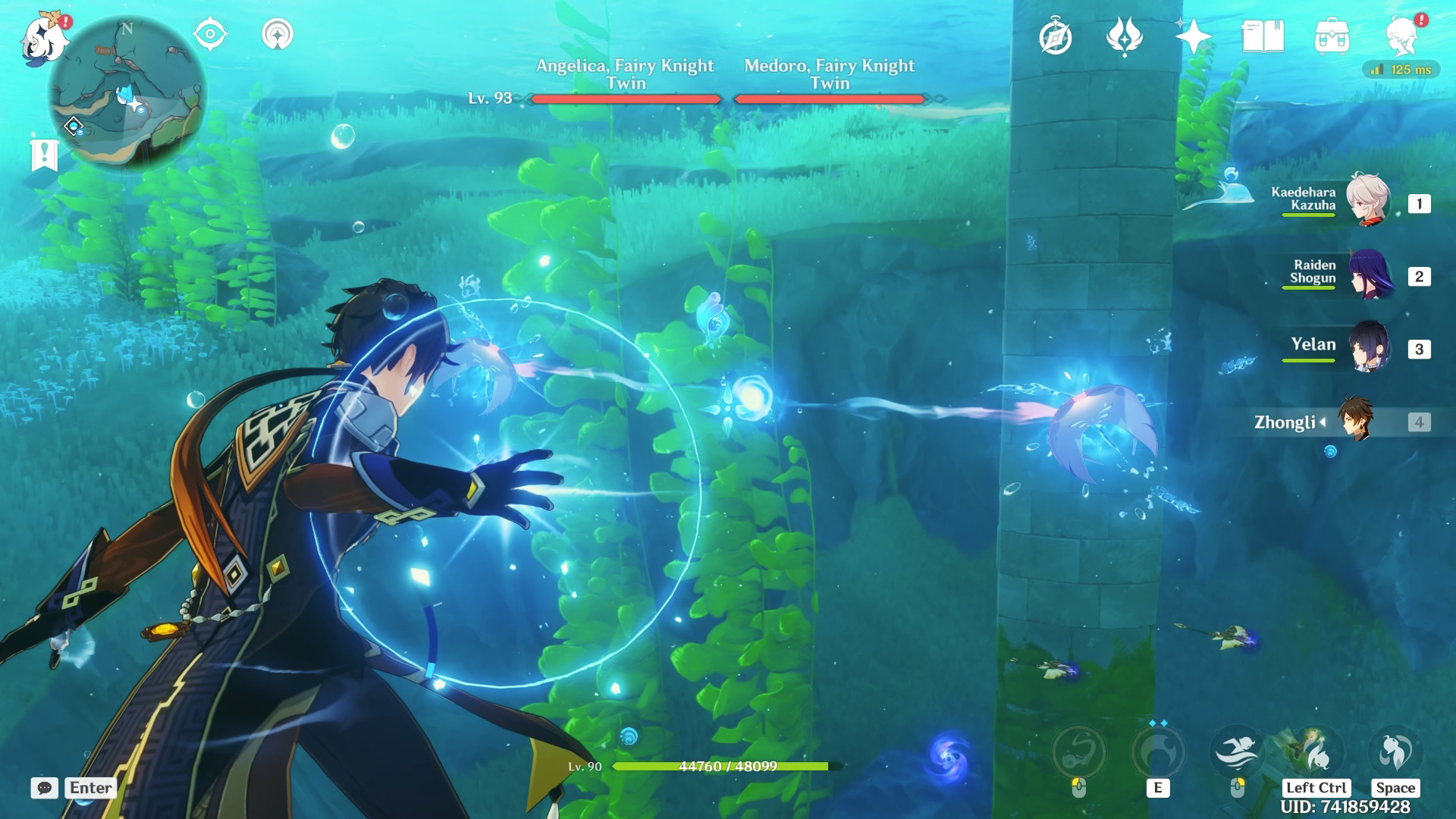Open the chat speech bubble
Viewport: 1456px width, 819px height.
tap(44, 788)
